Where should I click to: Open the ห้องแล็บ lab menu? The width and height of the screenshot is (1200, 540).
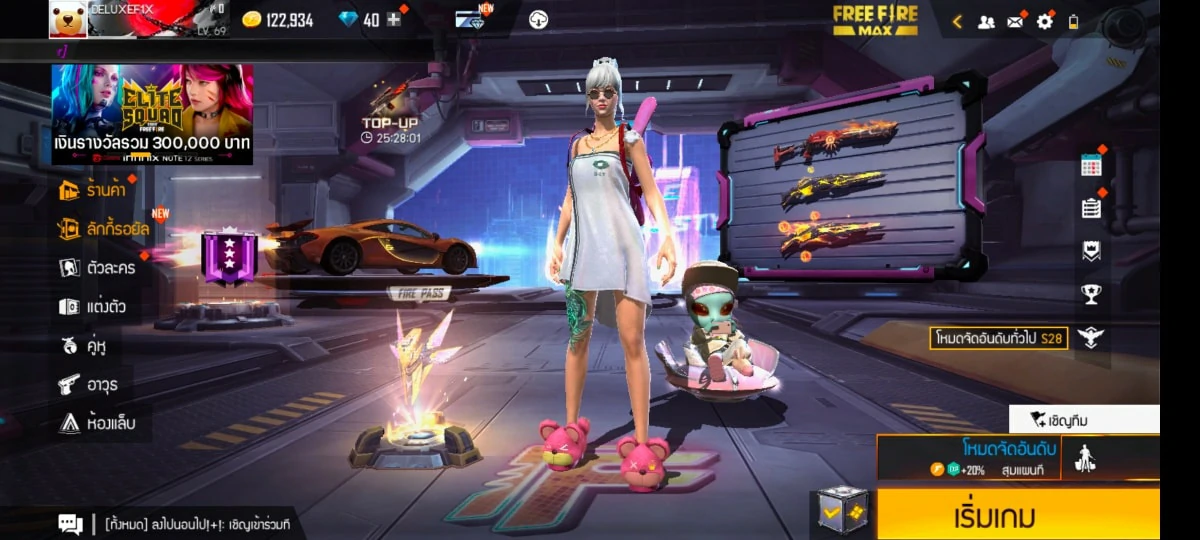click(x=97, y=423)
